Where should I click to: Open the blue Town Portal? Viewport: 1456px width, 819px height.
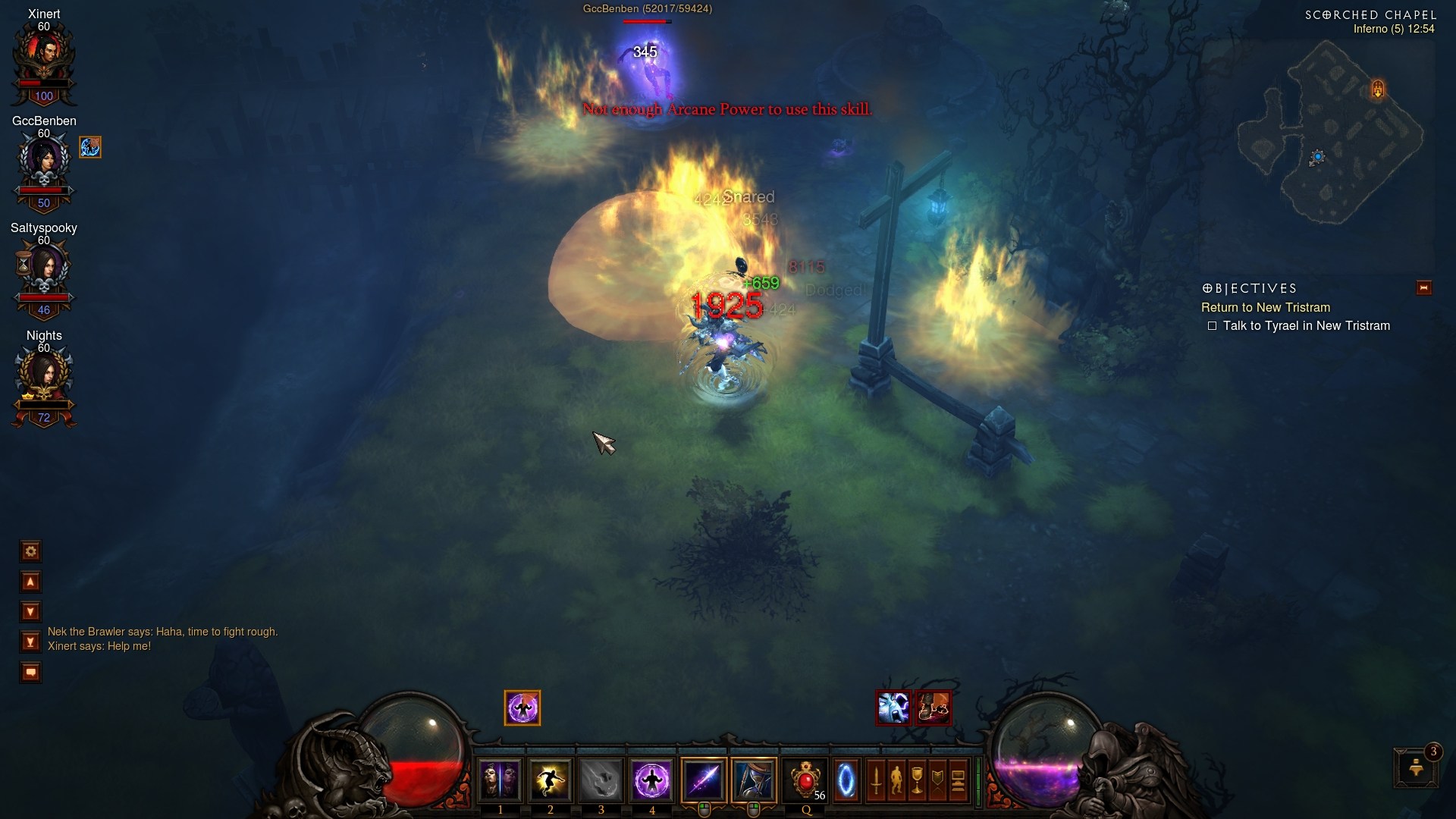pos(846,780)
